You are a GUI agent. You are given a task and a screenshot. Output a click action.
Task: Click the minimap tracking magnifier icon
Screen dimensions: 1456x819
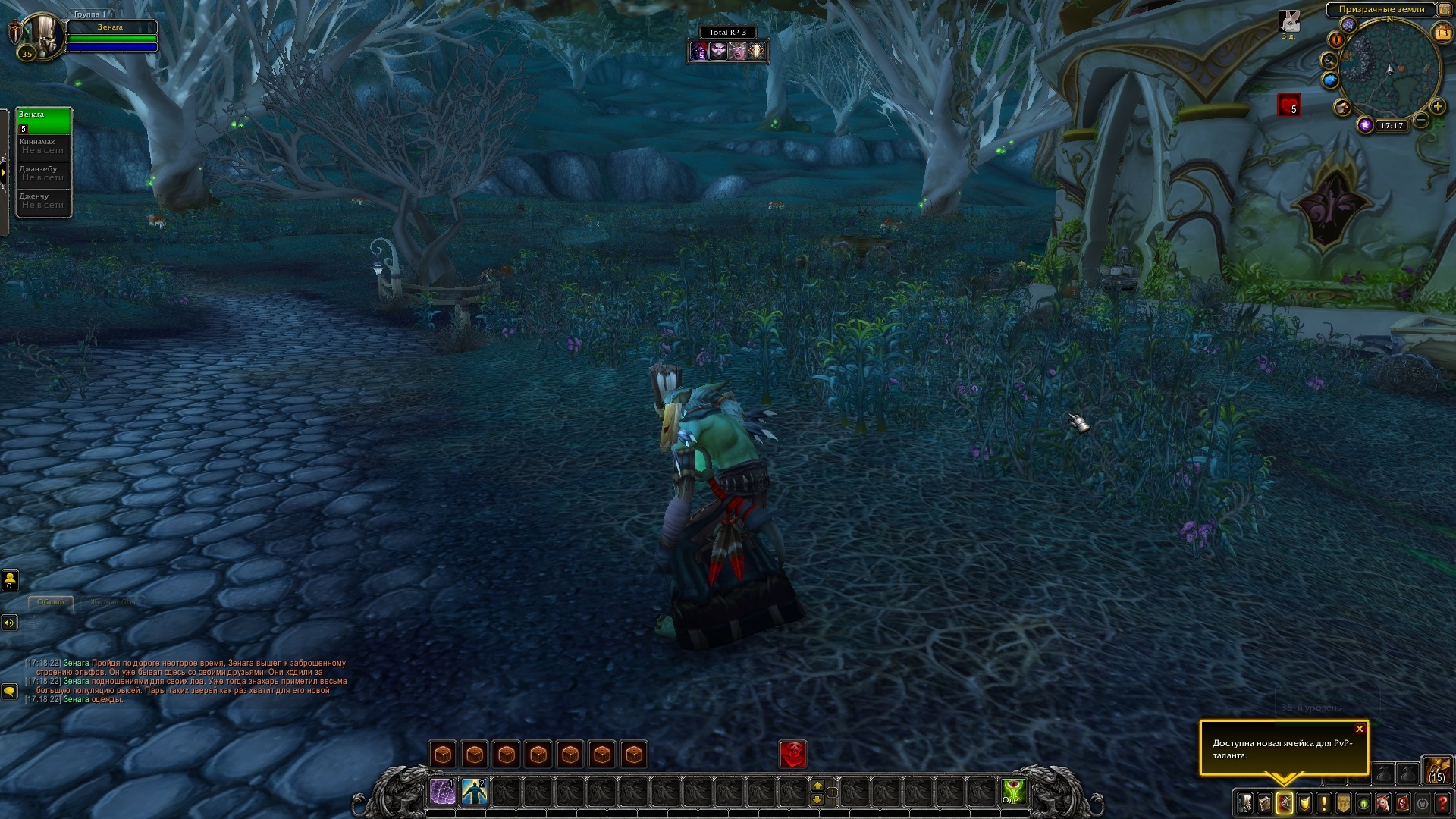pos(1329,60)
